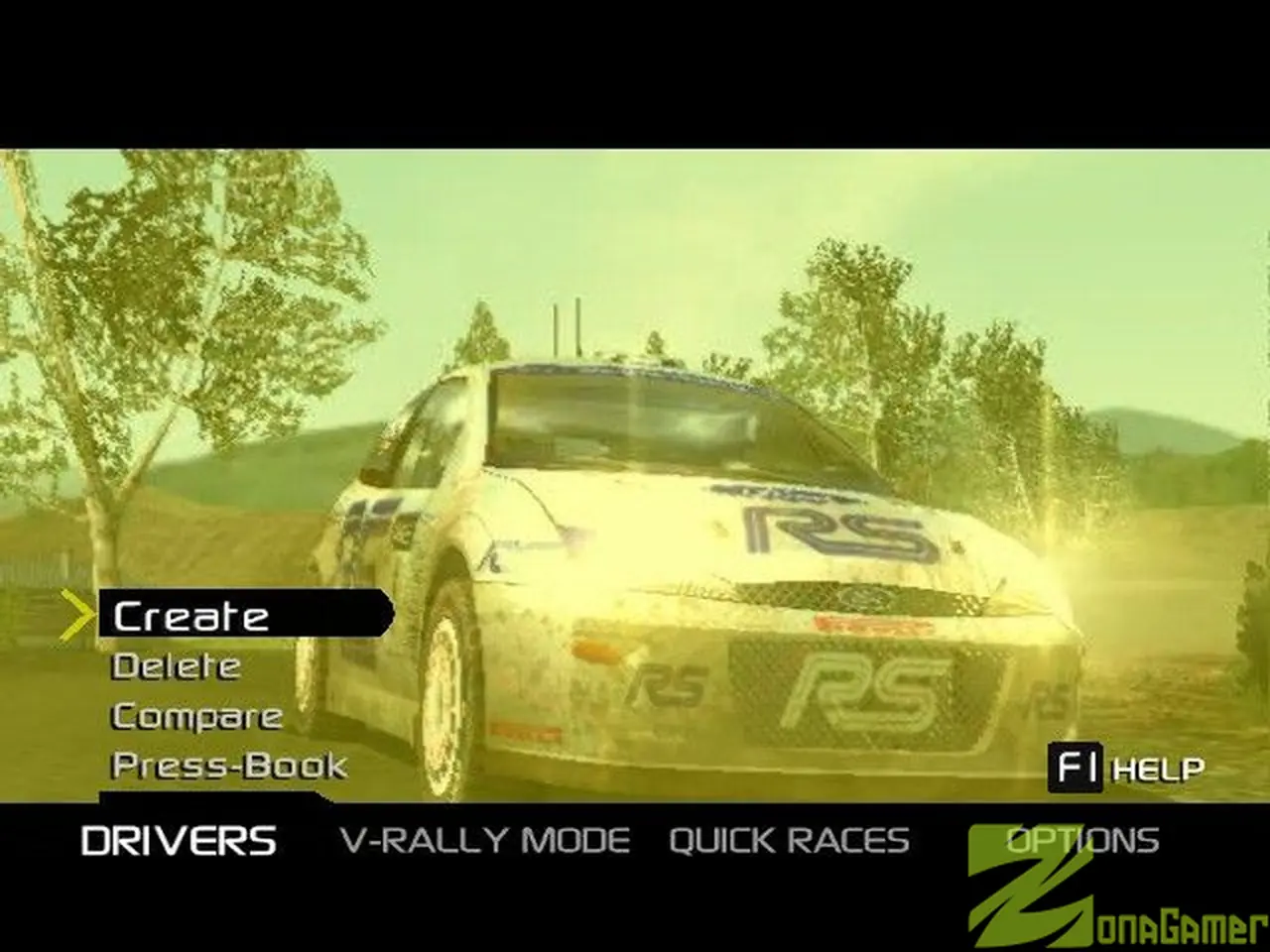
Task: Open the HELP link
Action: (1157, 769)
